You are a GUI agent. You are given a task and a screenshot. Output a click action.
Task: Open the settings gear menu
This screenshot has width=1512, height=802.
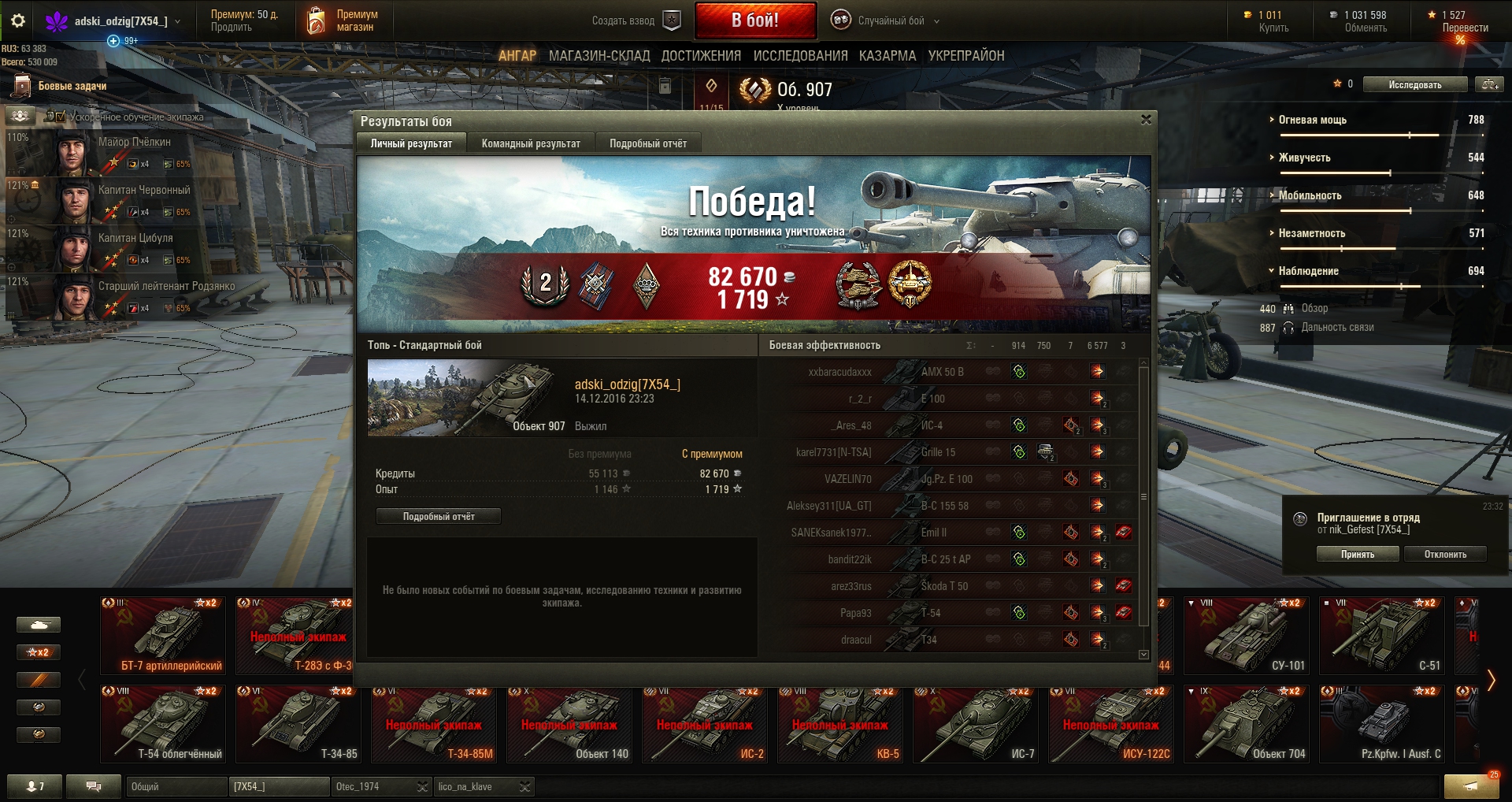point(18,21)
